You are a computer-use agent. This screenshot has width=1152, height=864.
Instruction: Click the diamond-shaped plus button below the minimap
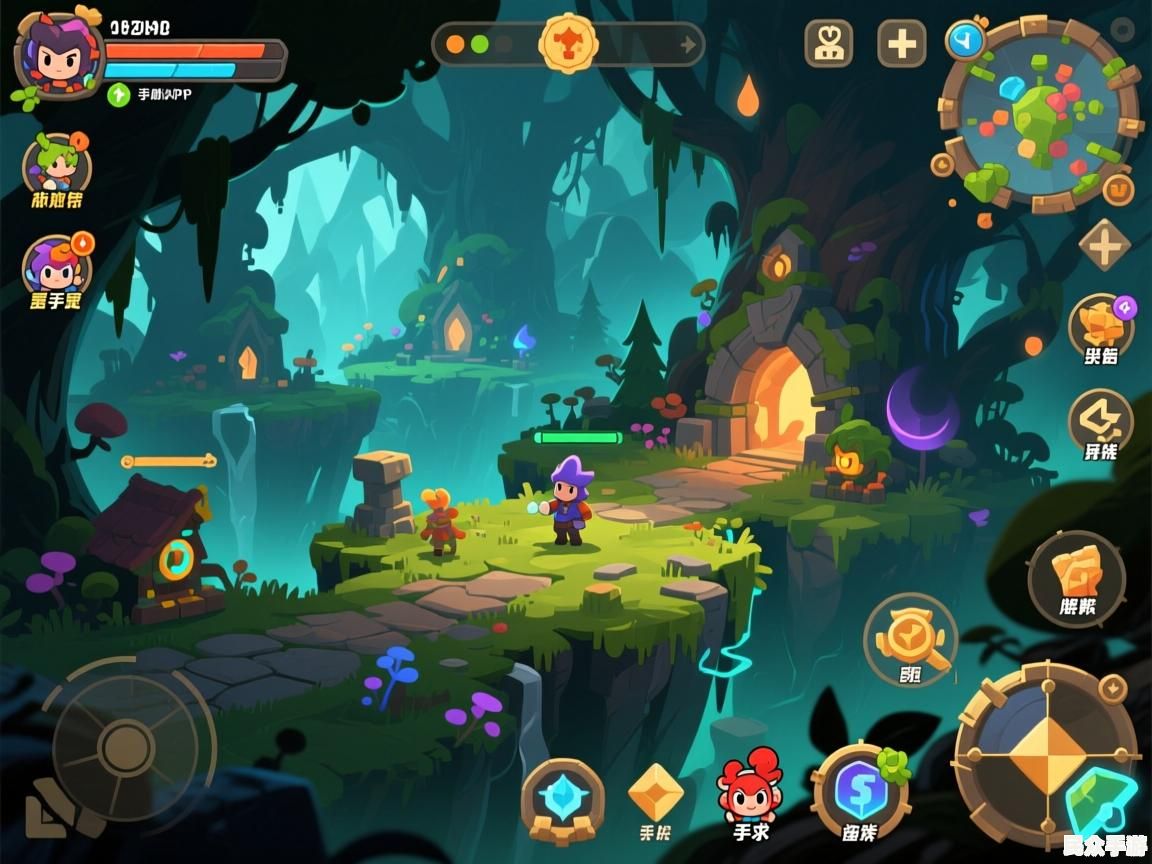point(1104,245)
